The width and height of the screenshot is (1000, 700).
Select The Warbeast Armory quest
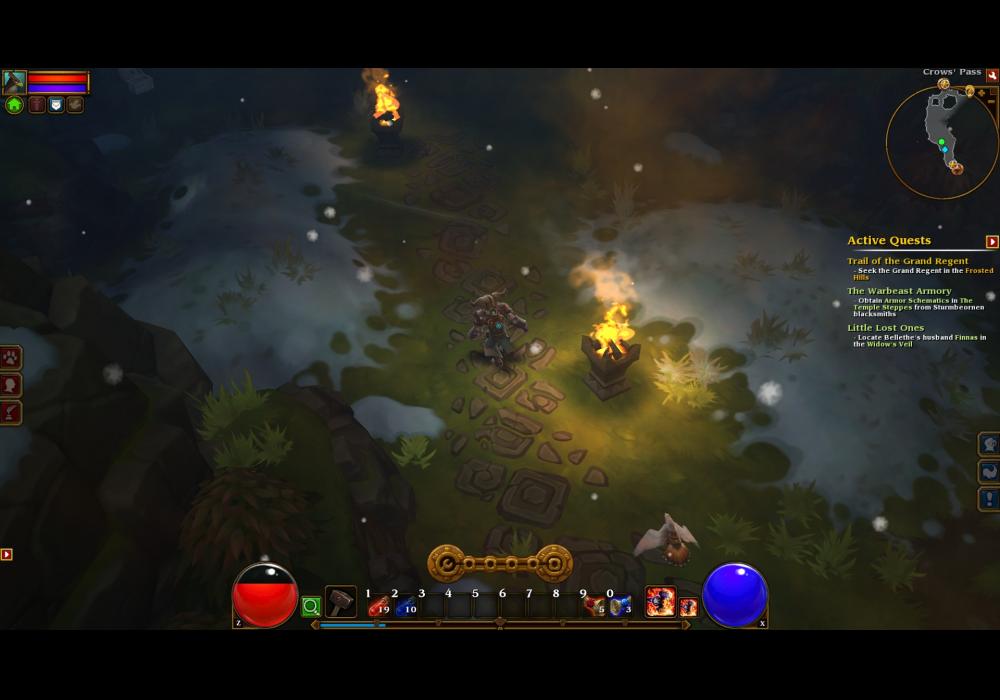tap(899, 291)
